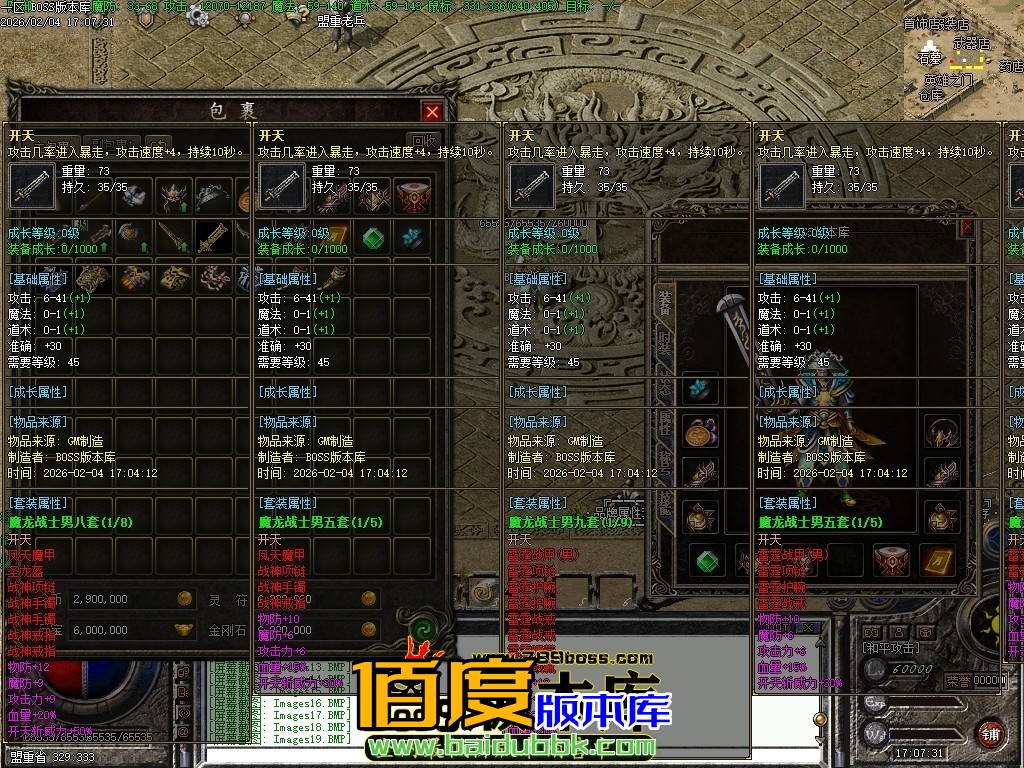The image size is (1024, 768).
Task: Click the minimap
Action: (x=960, y=60)
